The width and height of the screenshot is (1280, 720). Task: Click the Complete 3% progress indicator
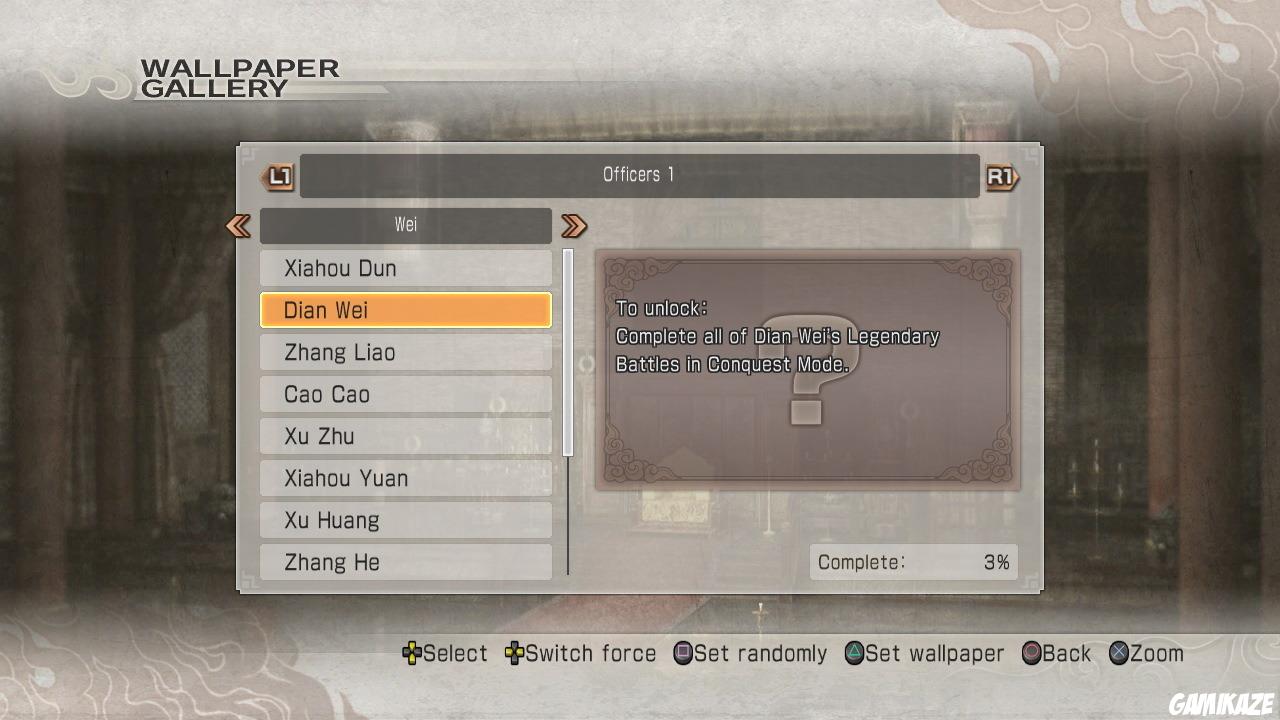[912, 562]
